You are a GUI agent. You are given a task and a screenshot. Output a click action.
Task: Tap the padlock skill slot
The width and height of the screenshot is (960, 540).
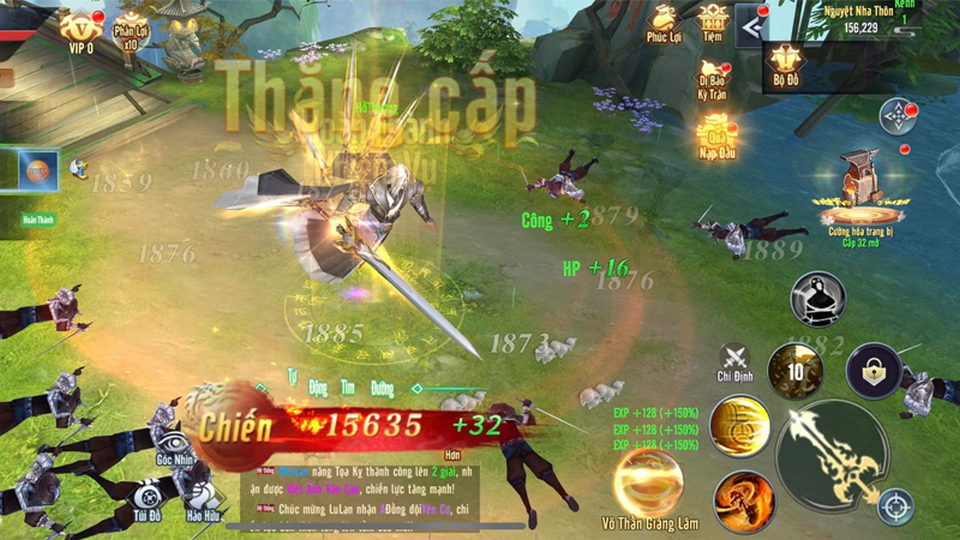point(873,370)
